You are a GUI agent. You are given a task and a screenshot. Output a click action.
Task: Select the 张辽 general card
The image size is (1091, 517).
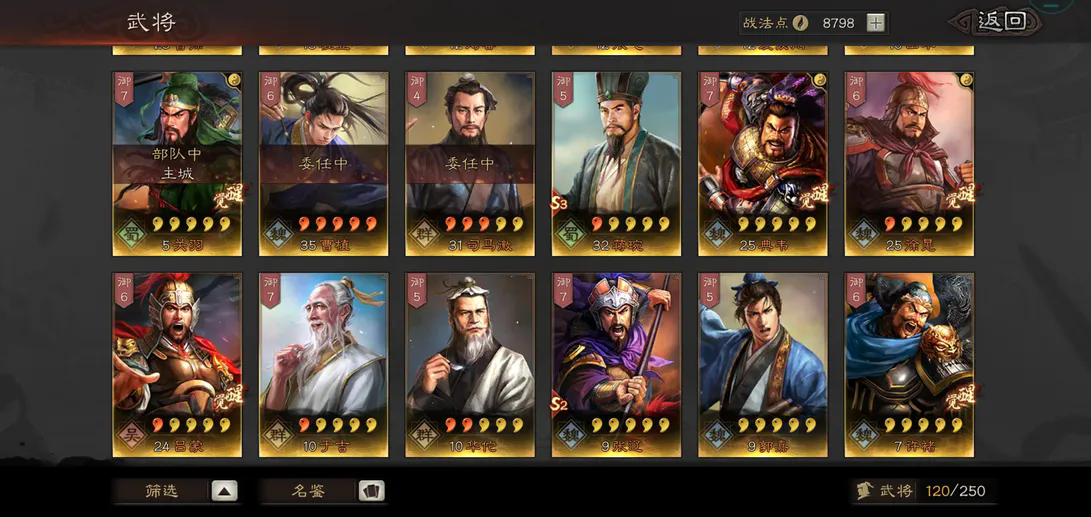pyautogui.click(x=616, y=364)
